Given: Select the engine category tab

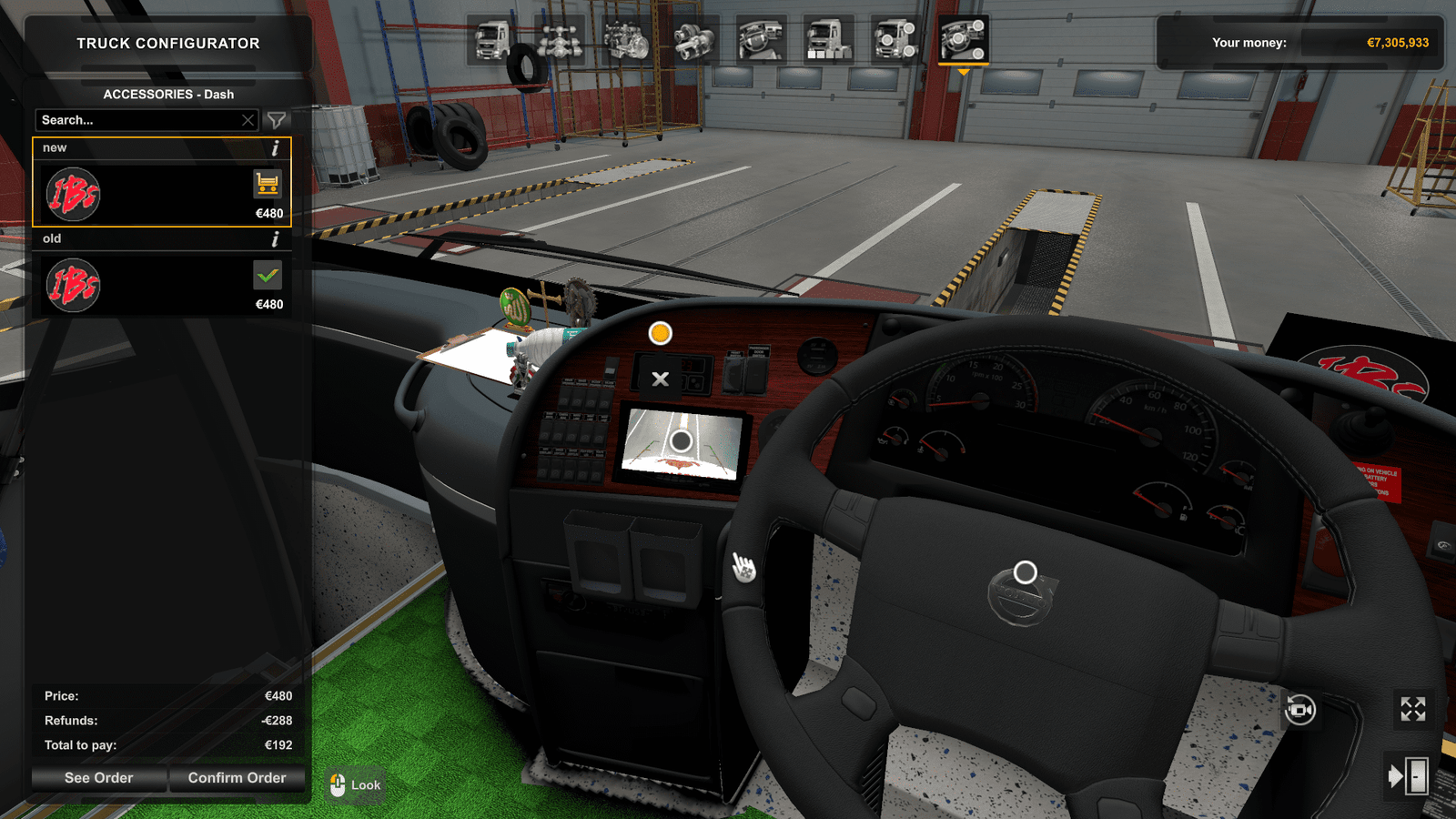Looking at the screenshot, I should [x=627, y=40].
